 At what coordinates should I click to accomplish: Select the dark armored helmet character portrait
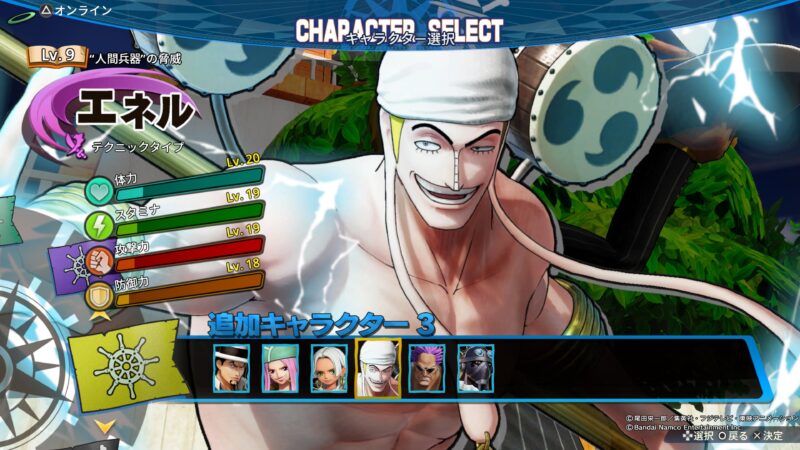click(476, 368)
